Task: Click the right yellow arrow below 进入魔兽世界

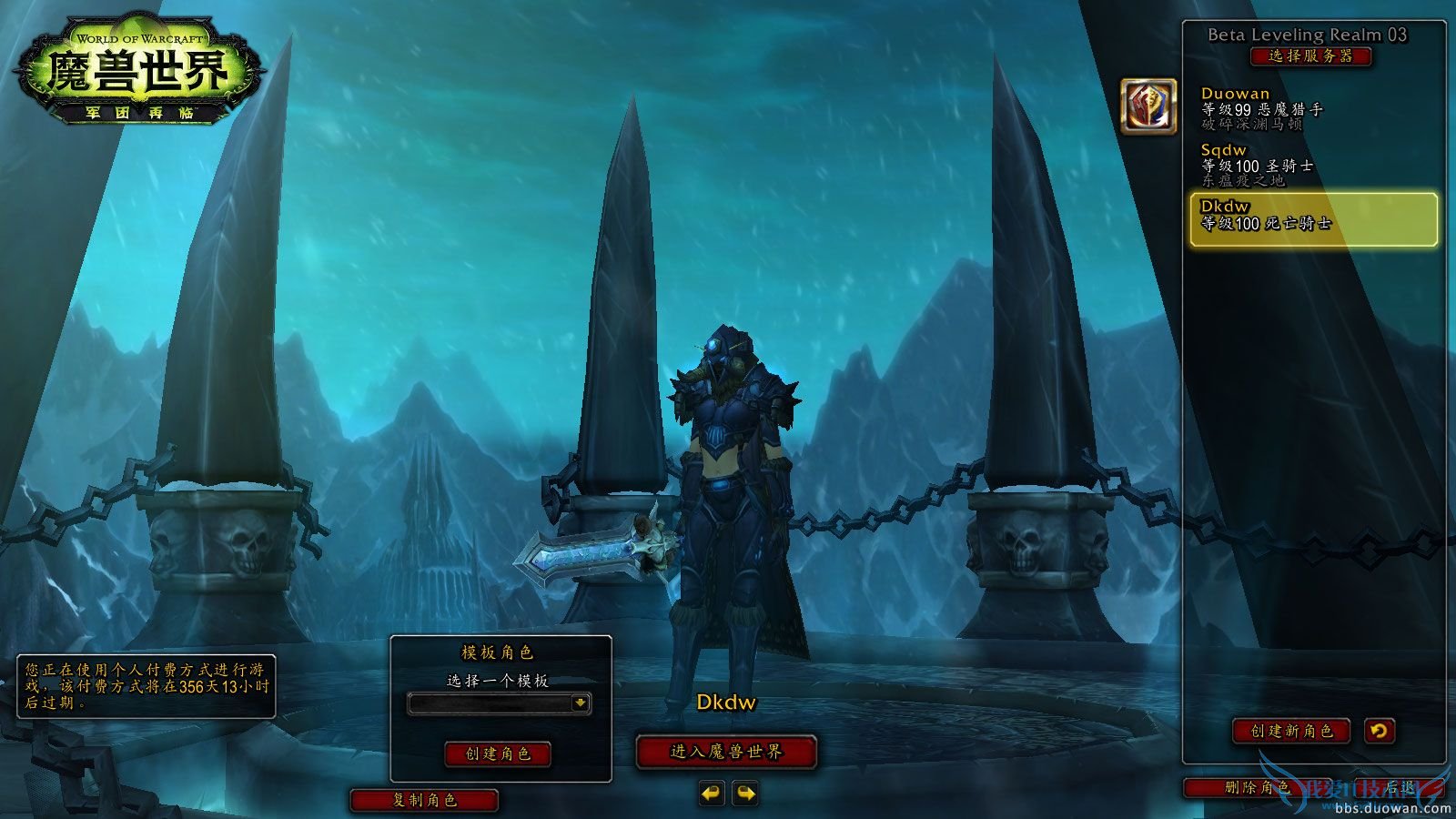Action: pos(744,794)
